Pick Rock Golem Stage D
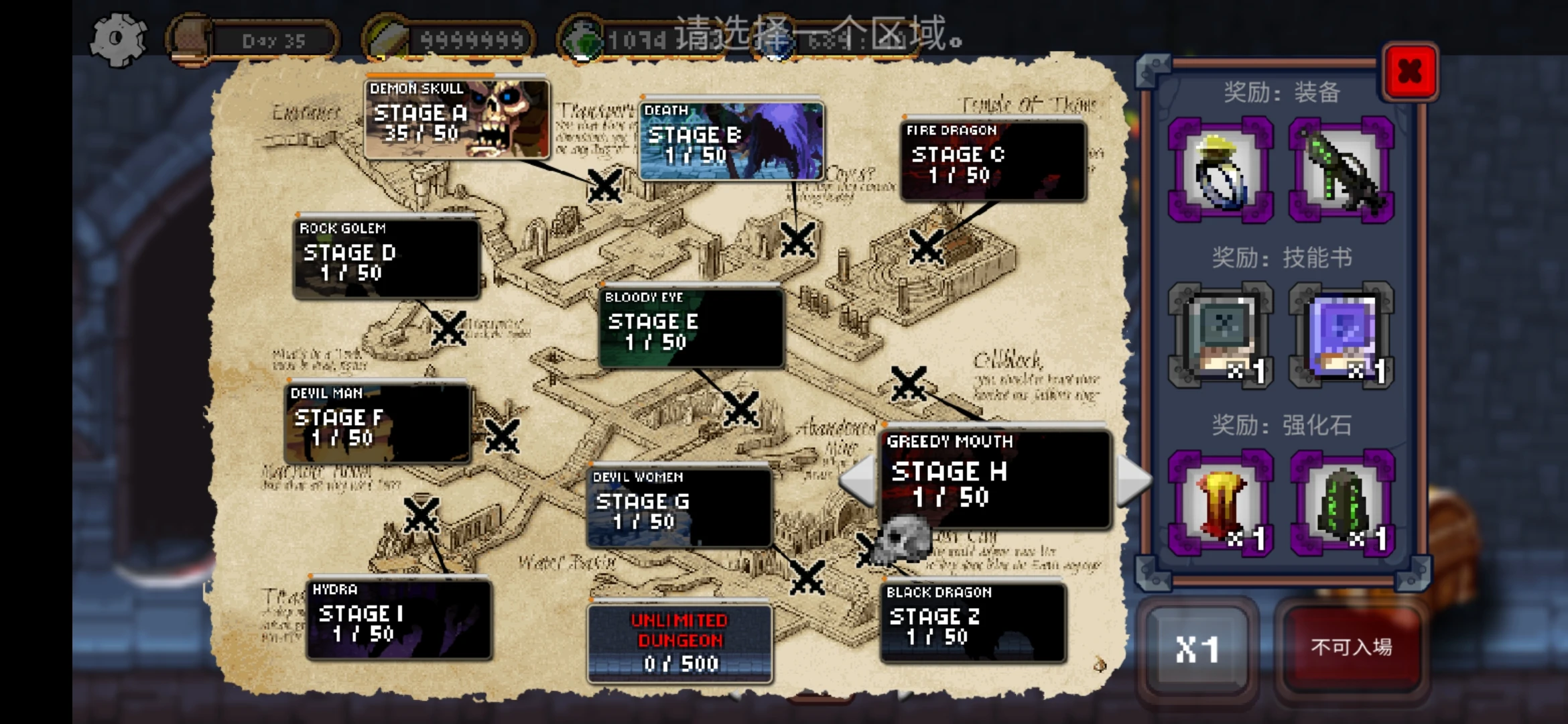1568x724 pixels. tap(387, 259)
